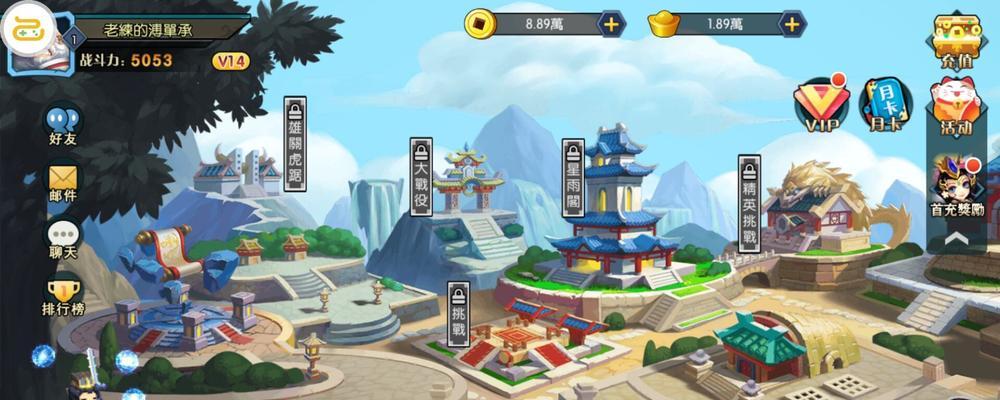
Task: Select the locked 雄關虎踞 stage banner
Action: tap(295, 143)
